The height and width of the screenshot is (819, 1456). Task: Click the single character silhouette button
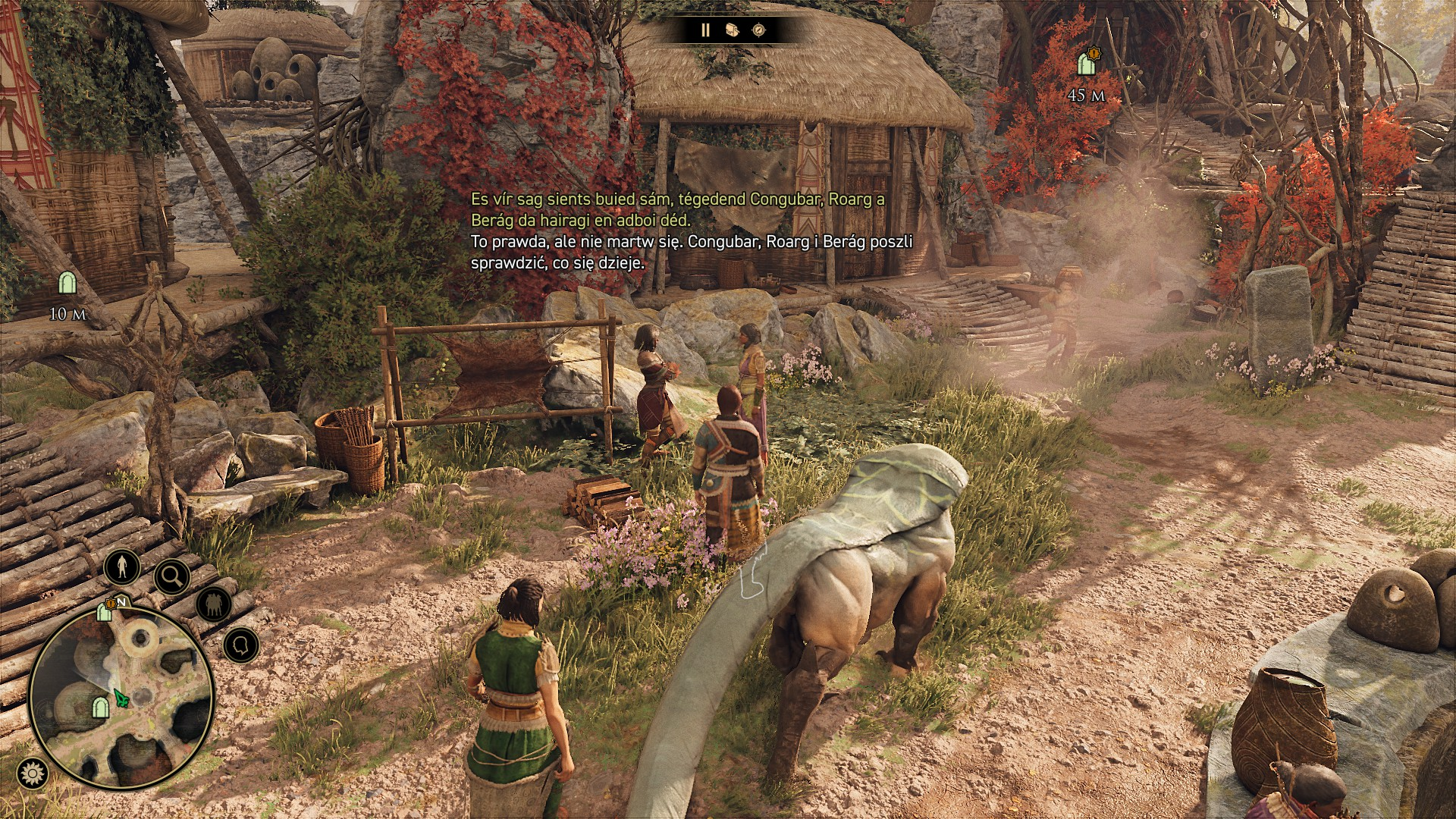click(122, 566)
